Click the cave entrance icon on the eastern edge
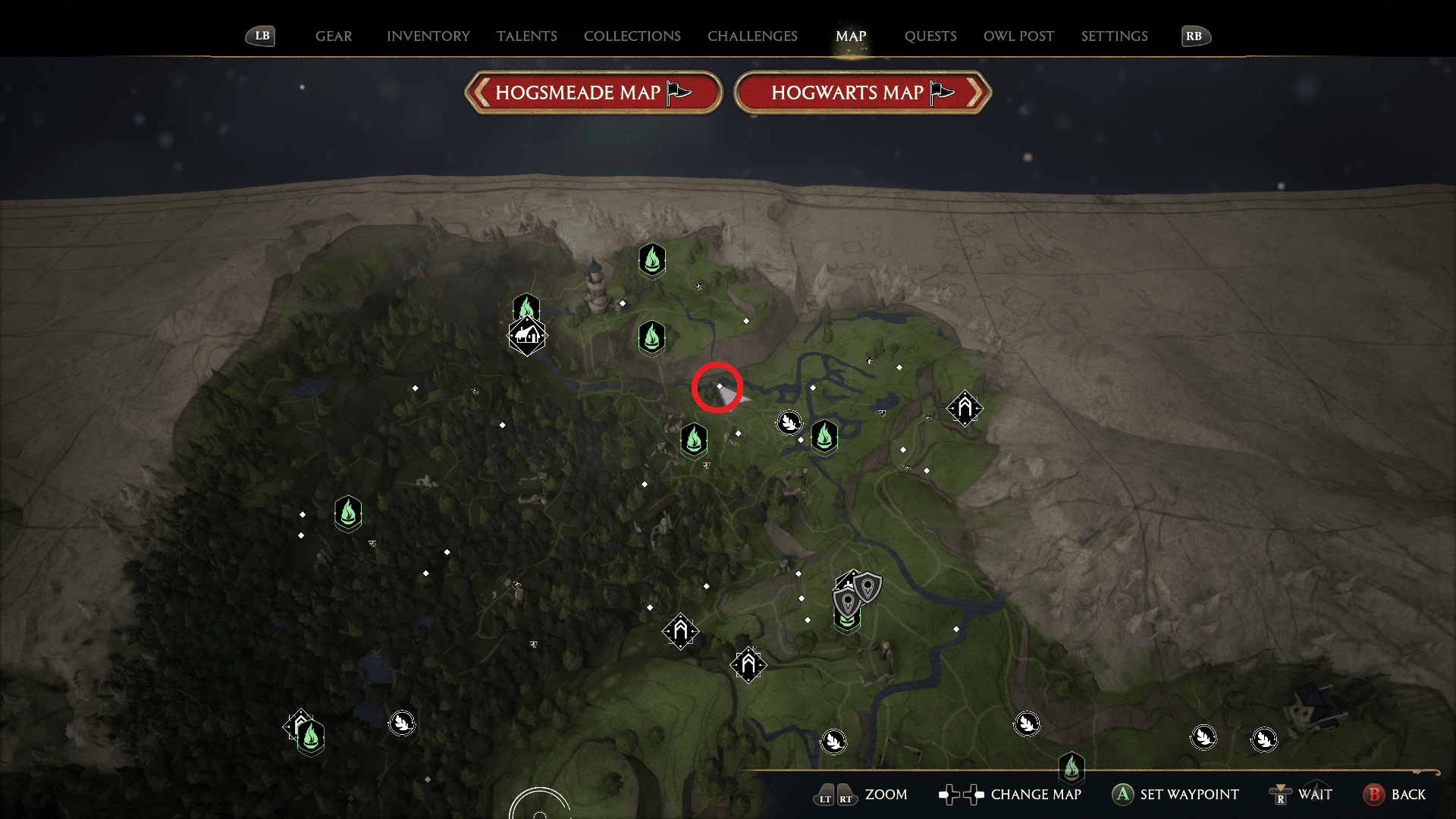1456x819 pixels. coord(964,408)
